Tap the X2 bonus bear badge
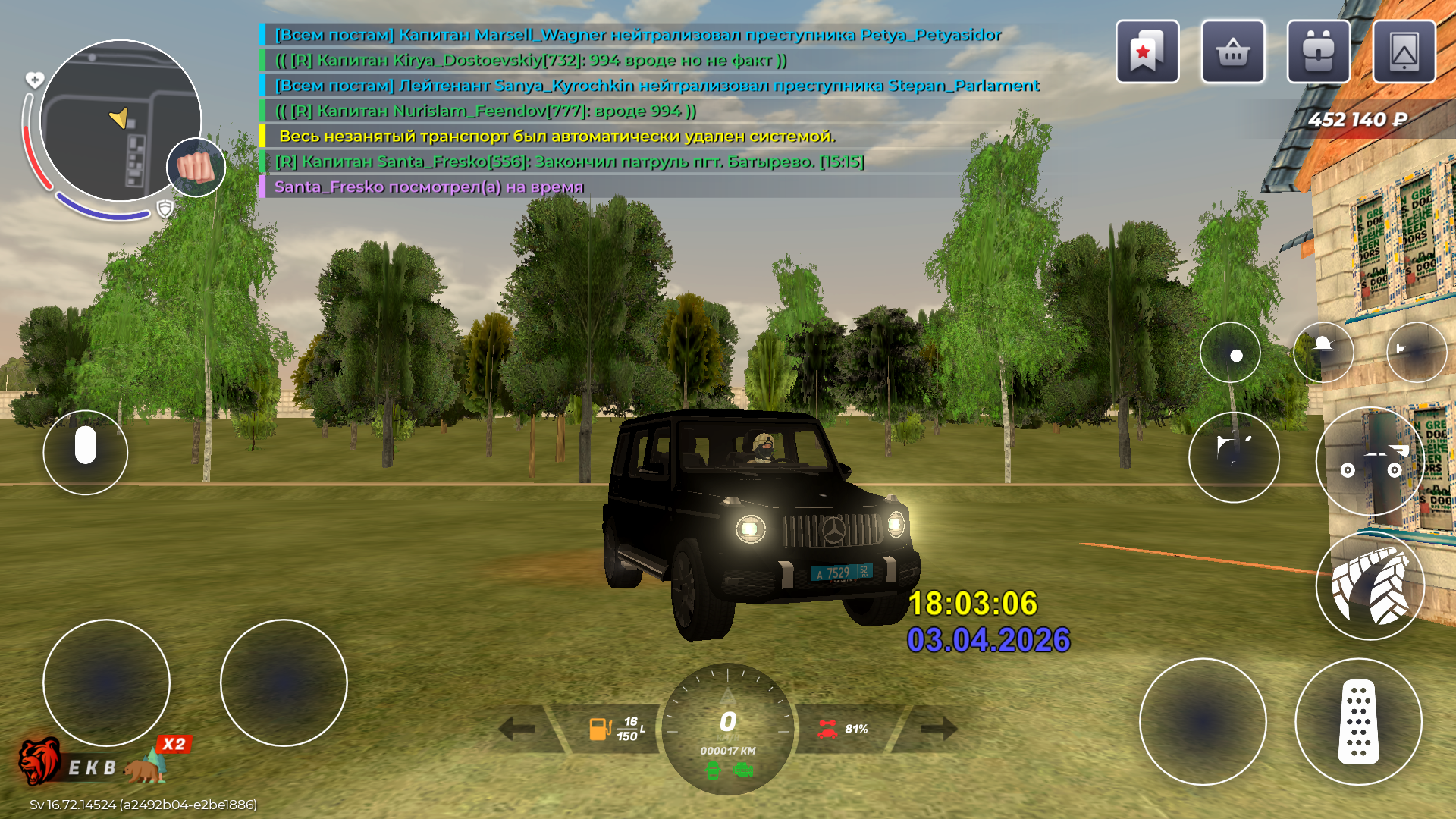The width and height of the screenshot is (1456, 819). [173, 745]
